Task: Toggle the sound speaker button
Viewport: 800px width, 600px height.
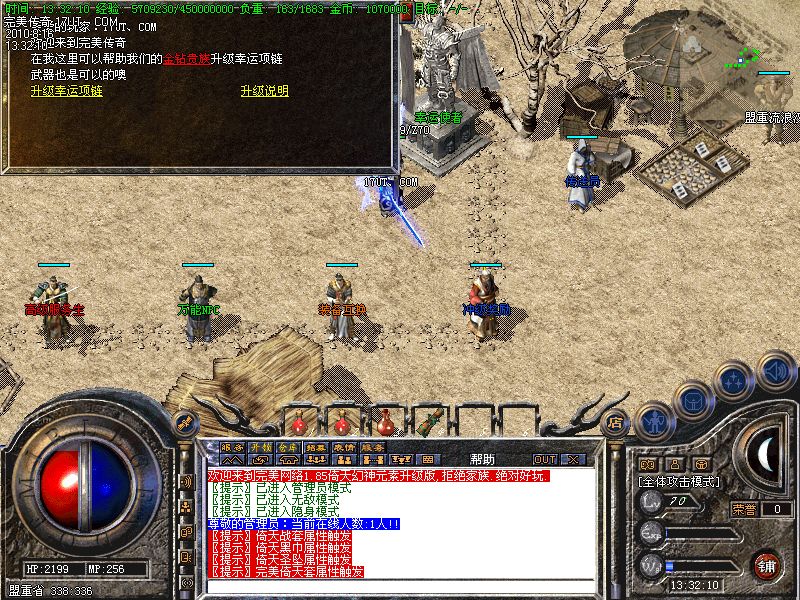Action: tap(776, 369)
